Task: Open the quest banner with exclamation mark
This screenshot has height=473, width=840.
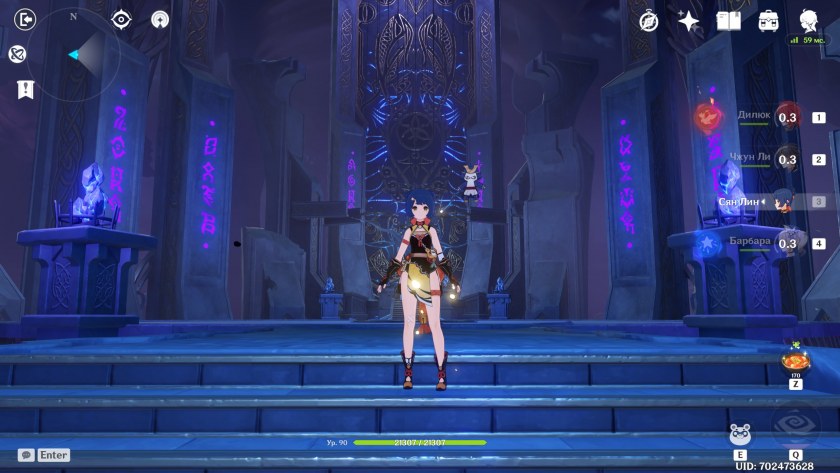Action: click(26, 90)
